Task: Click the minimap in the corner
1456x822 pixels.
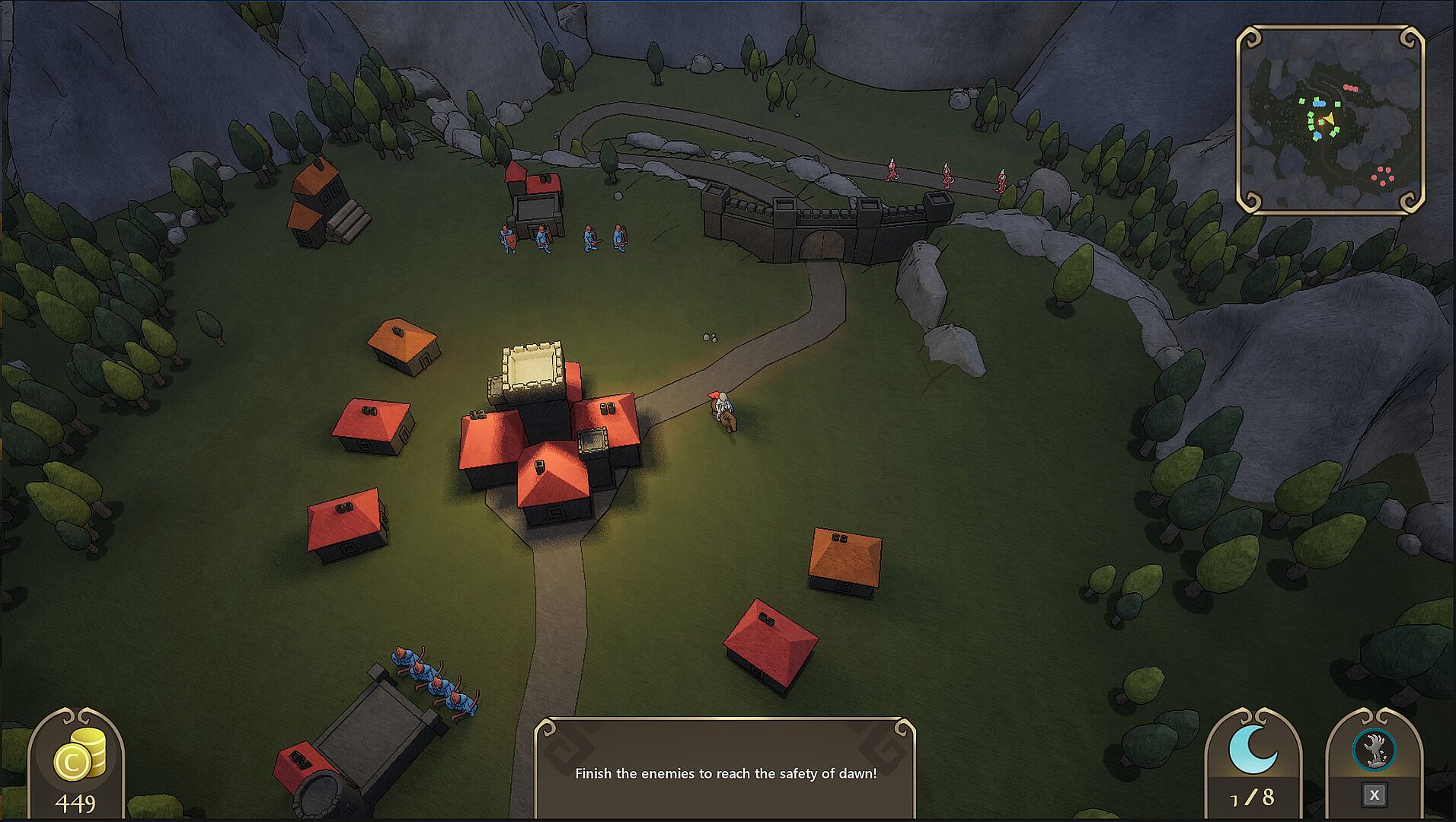Action: tap(1330, 119)
